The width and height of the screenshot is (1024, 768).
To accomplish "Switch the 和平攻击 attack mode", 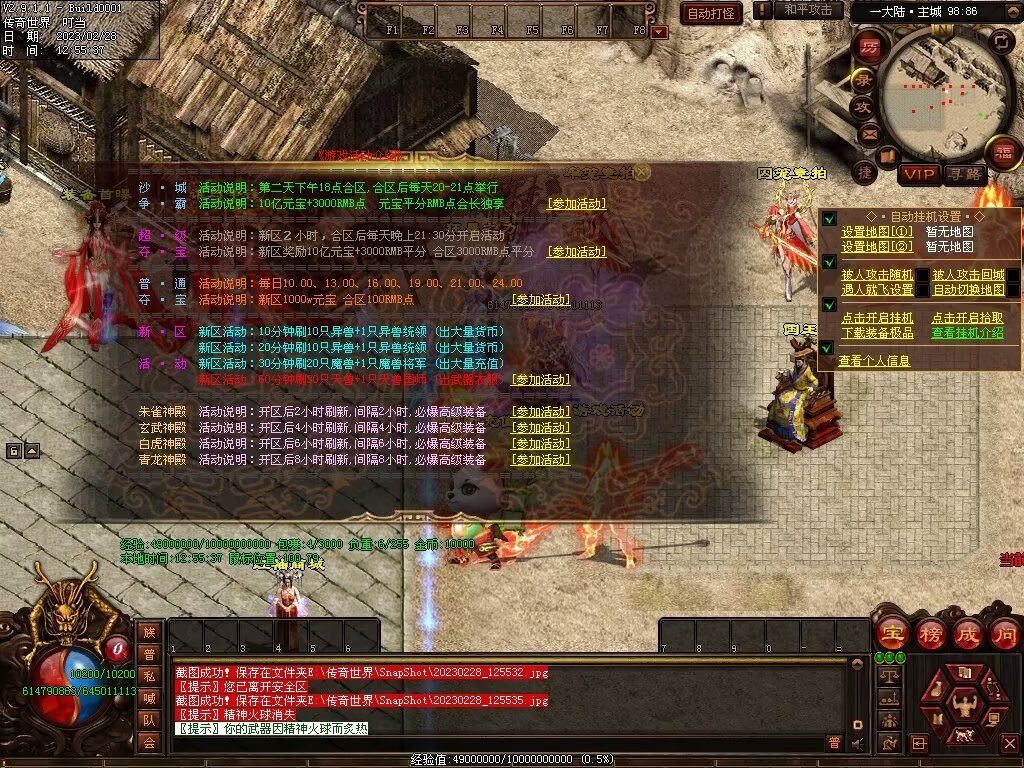I will pyautogui.click(x=806, y=10).
